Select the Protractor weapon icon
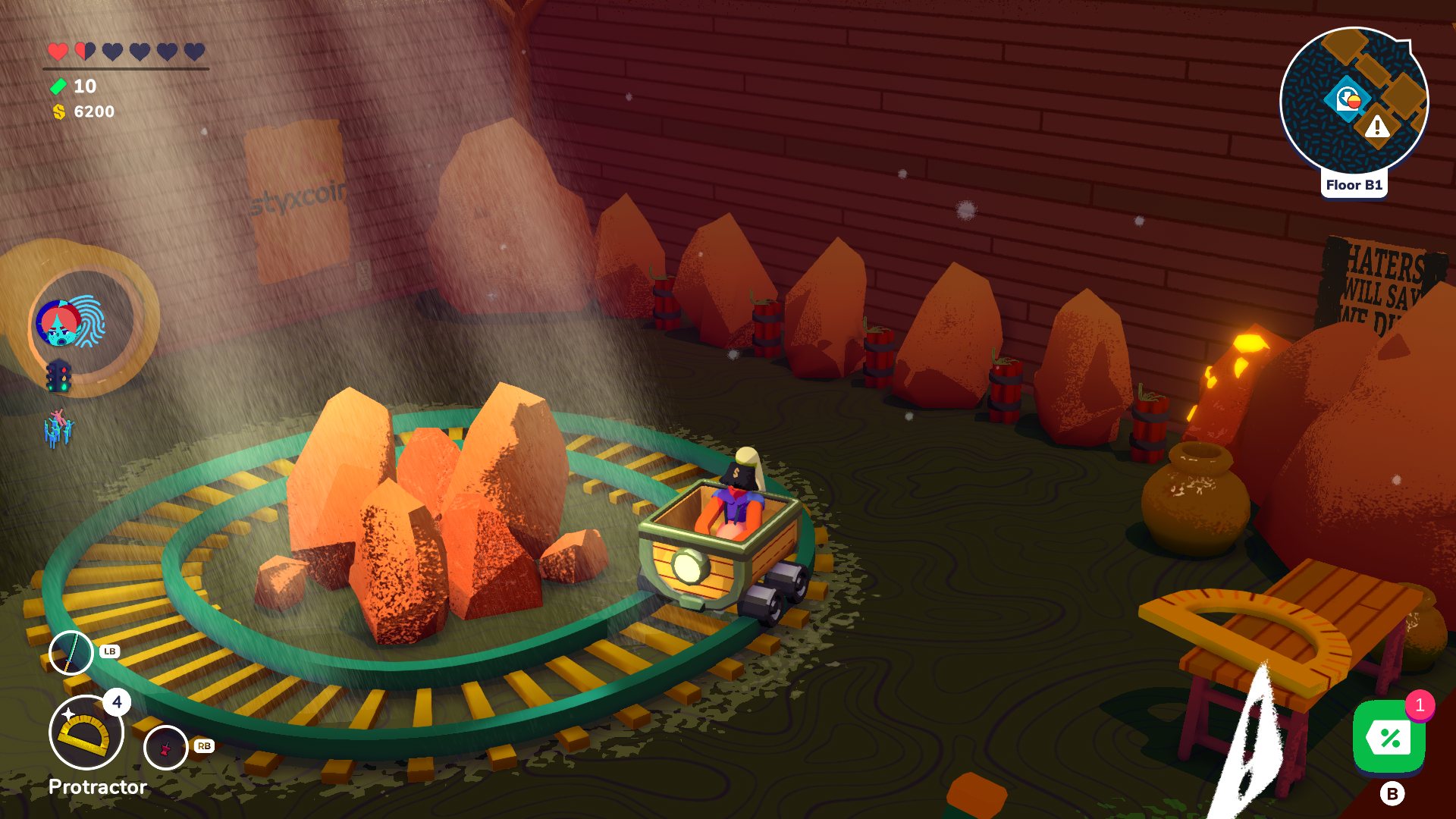 pyautogui.click(x=85, y=732)
